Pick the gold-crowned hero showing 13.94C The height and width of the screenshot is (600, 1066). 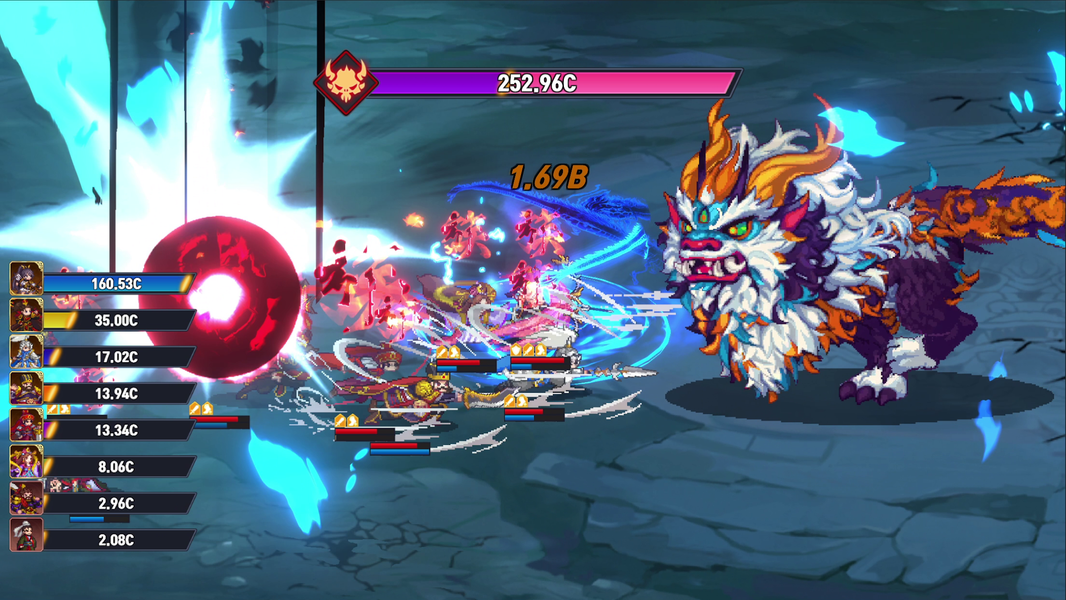click(x=26, y=389)
